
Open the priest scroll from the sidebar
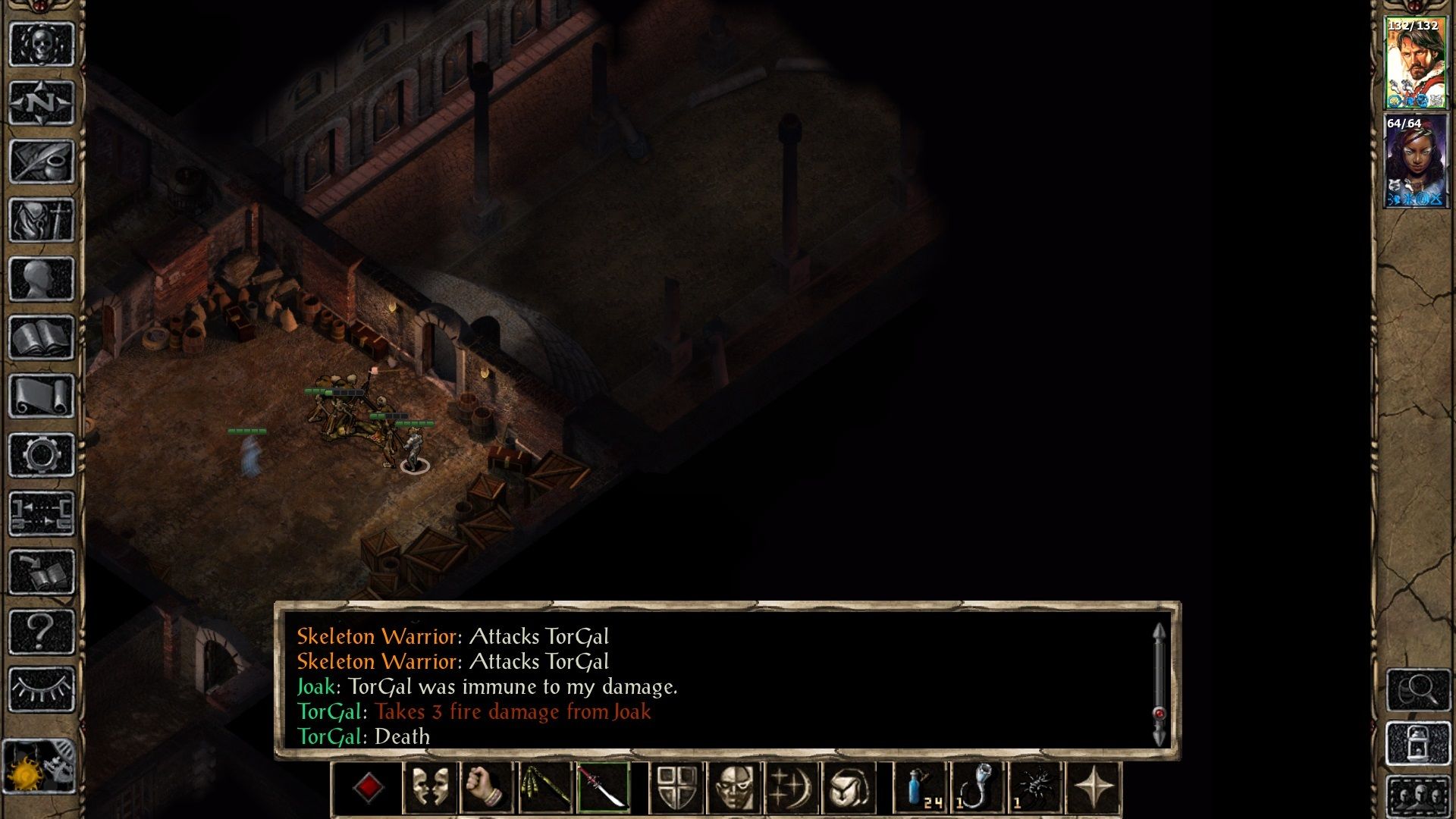point(42,396)
